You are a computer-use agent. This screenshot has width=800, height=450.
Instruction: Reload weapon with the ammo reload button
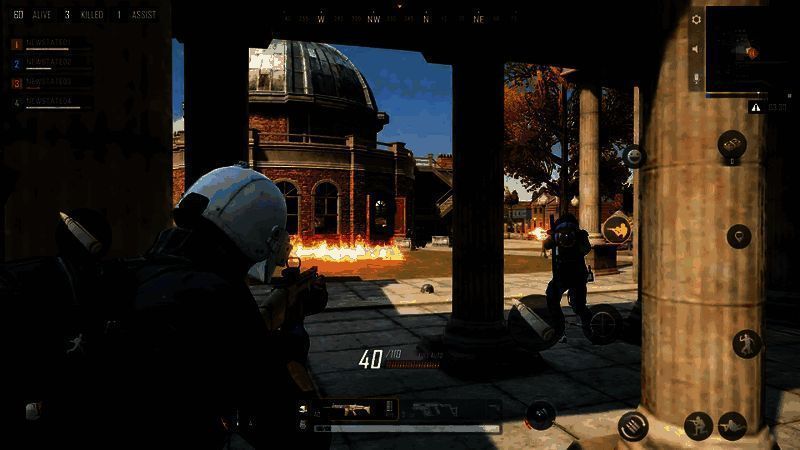point(633,427)
